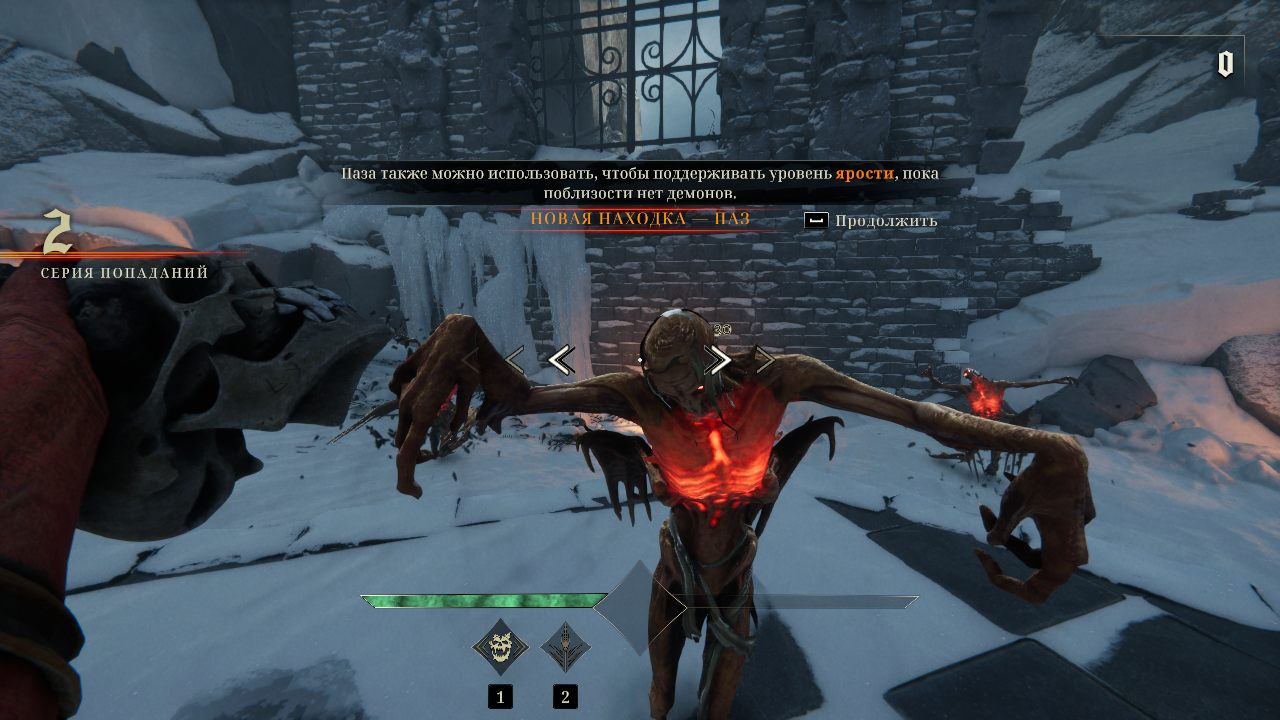Select the Paz skull weapon icon
Screen dimensions: 1280x720
click(500, 648)
